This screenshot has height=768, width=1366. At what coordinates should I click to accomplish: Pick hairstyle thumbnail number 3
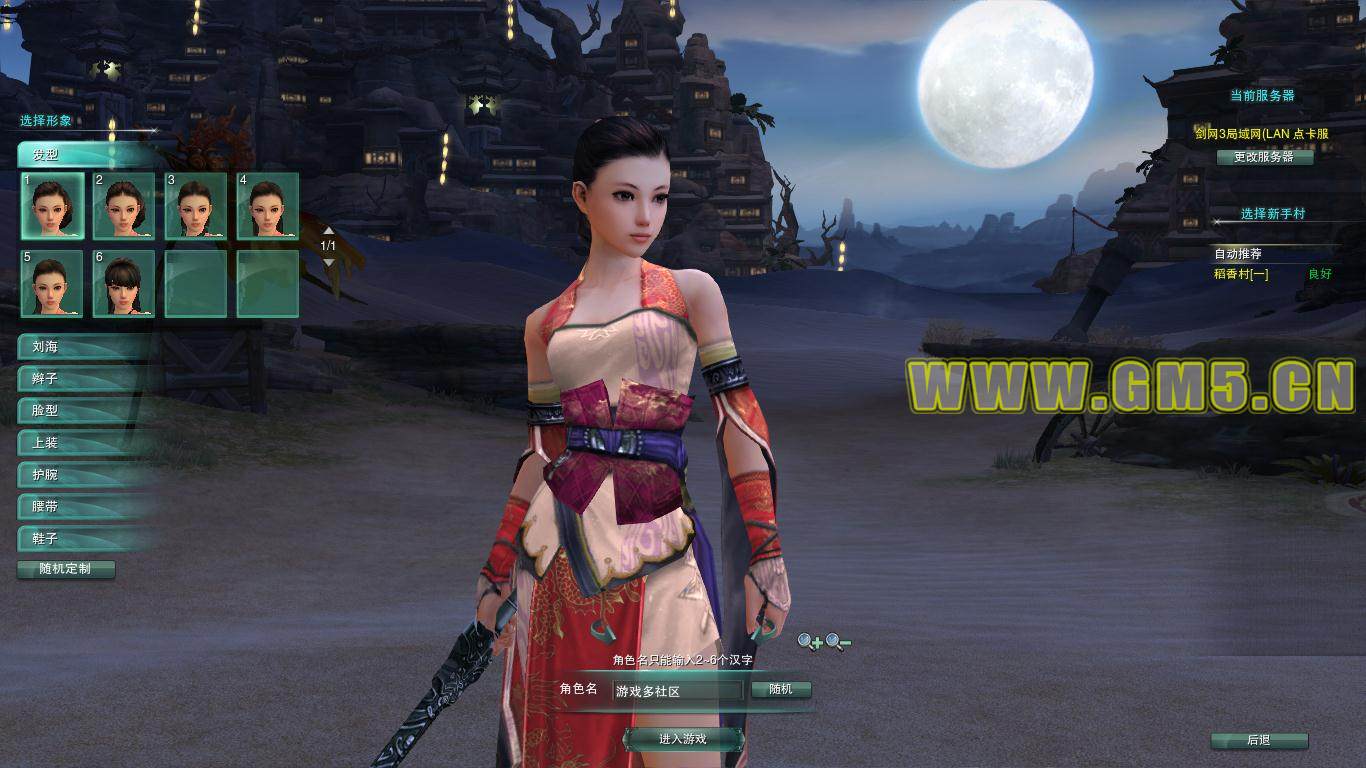point(196,205)
